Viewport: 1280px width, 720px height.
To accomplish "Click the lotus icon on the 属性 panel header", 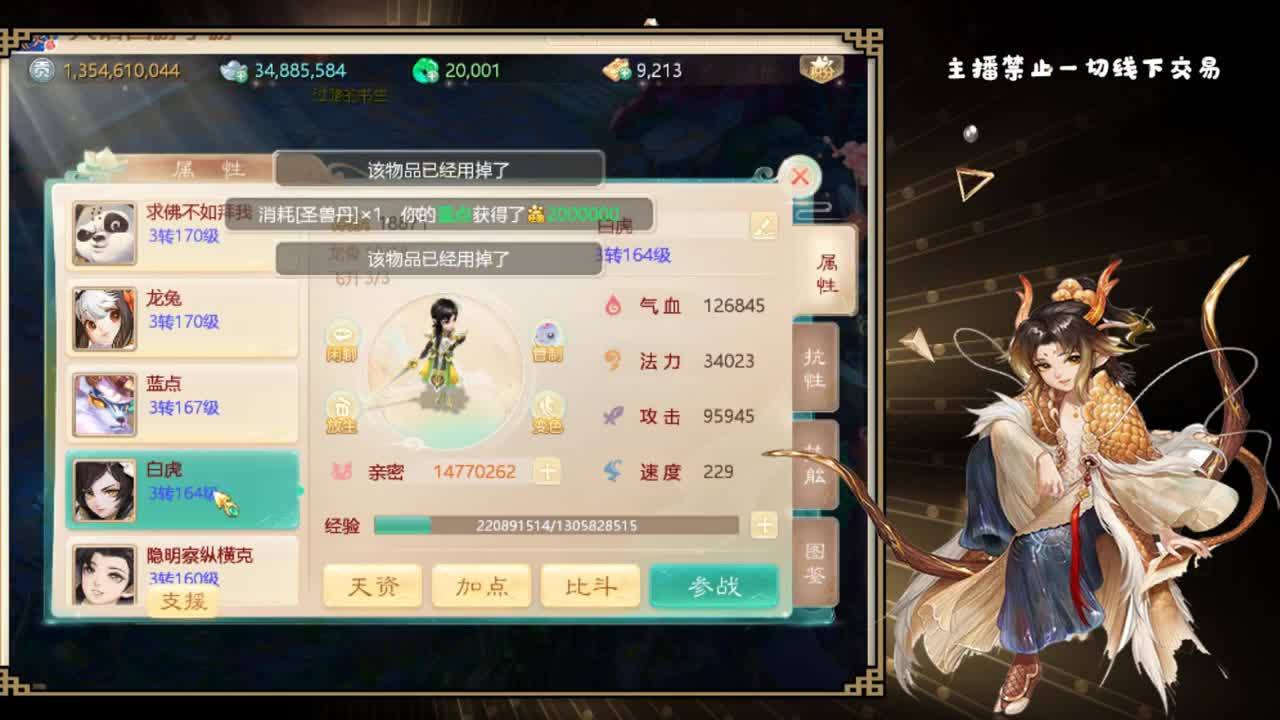I will point(96,163).
